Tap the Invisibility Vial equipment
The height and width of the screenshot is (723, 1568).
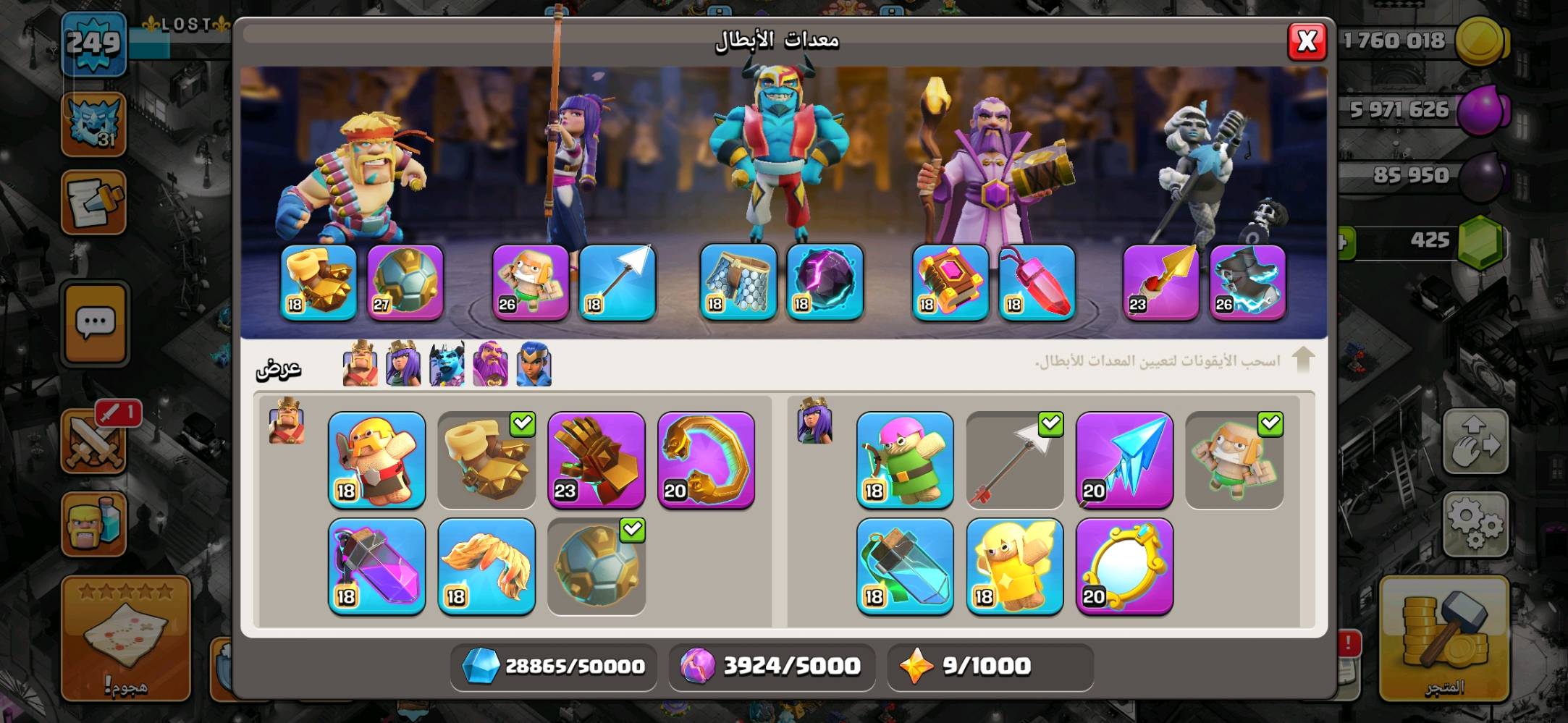coord(904,567)
